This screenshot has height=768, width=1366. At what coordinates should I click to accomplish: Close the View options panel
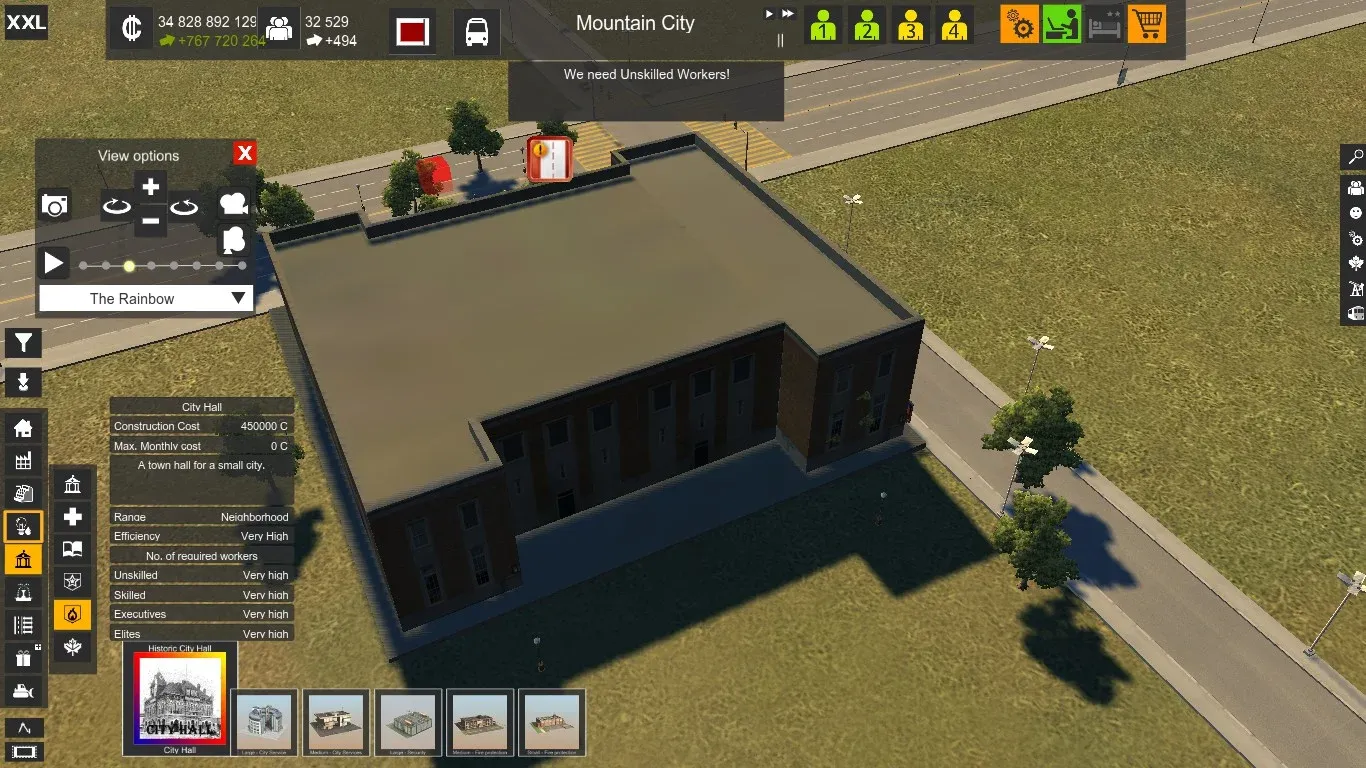click(245, 153)
